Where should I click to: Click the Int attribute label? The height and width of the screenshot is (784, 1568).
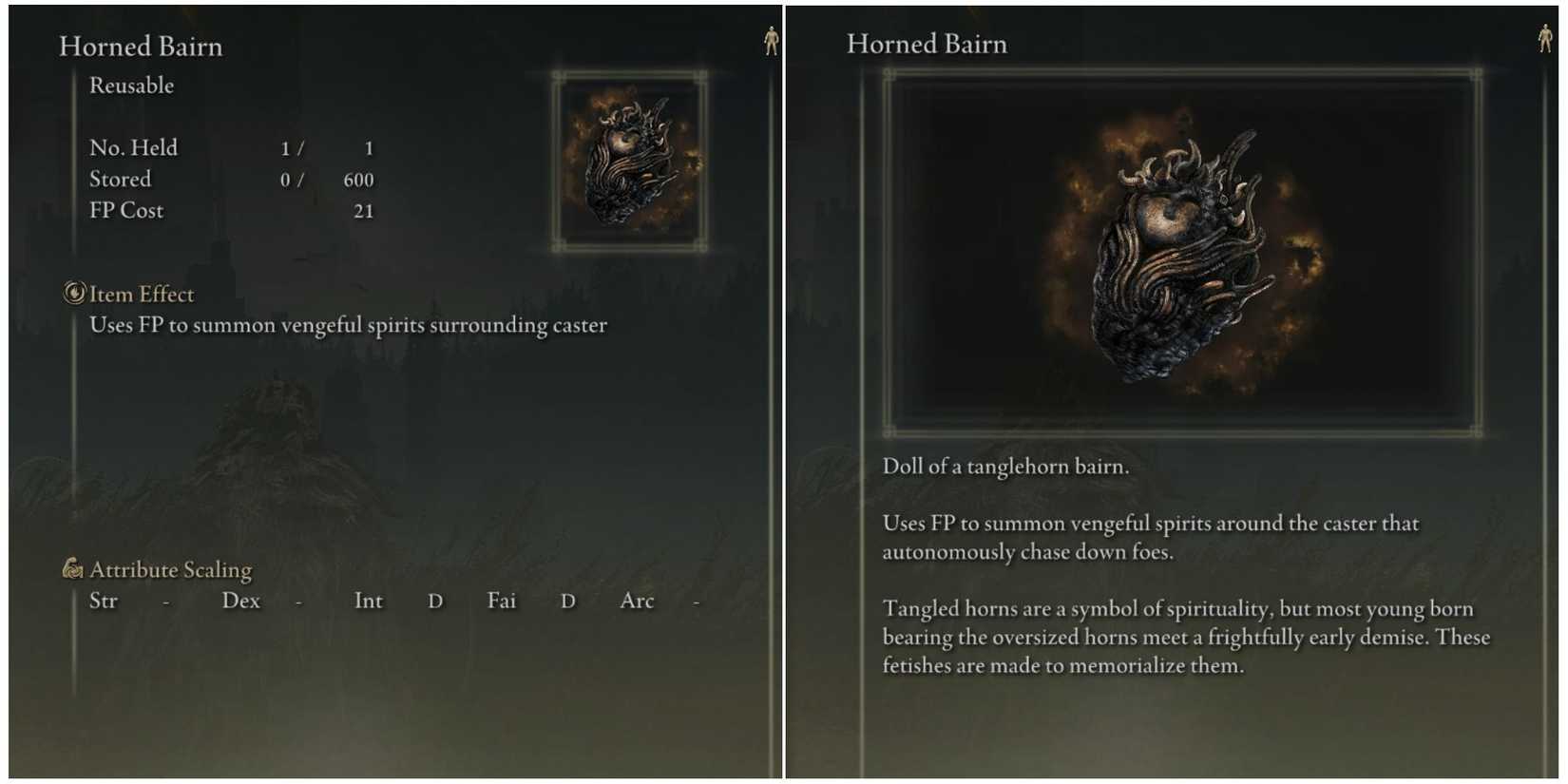(x=369, y=601)
